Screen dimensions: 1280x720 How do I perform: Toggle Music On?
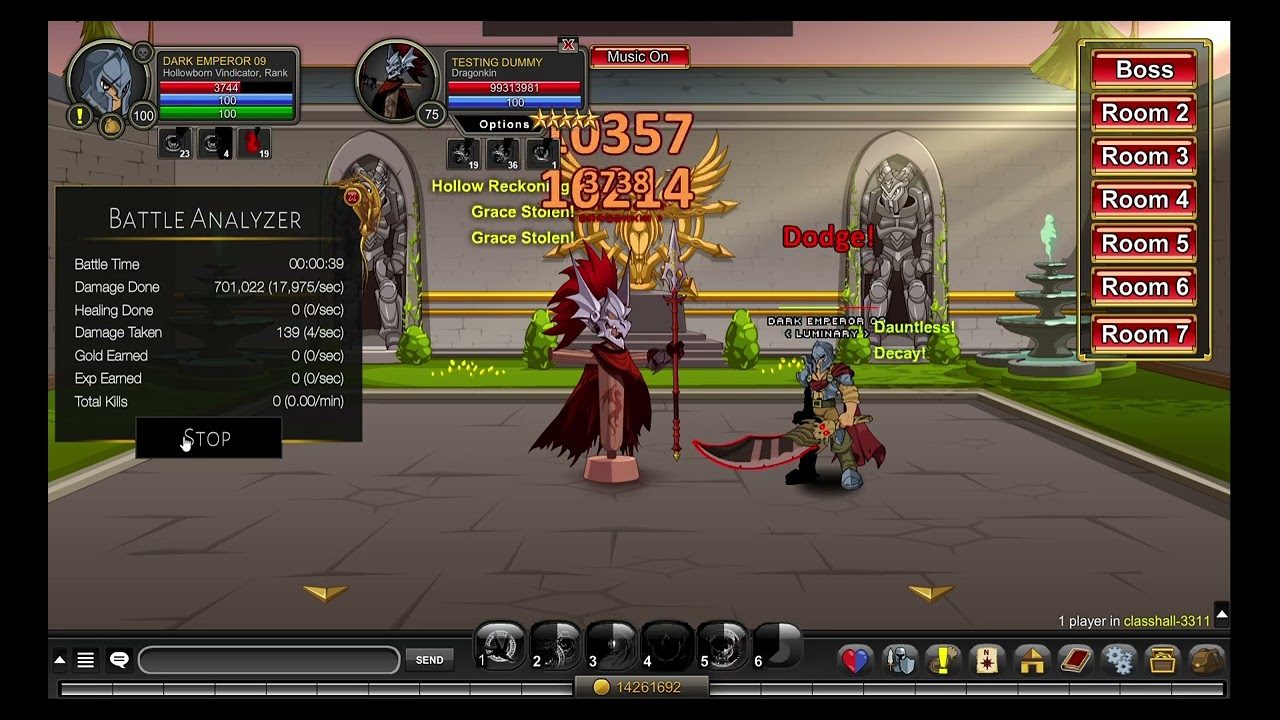(x=638, y=57)
